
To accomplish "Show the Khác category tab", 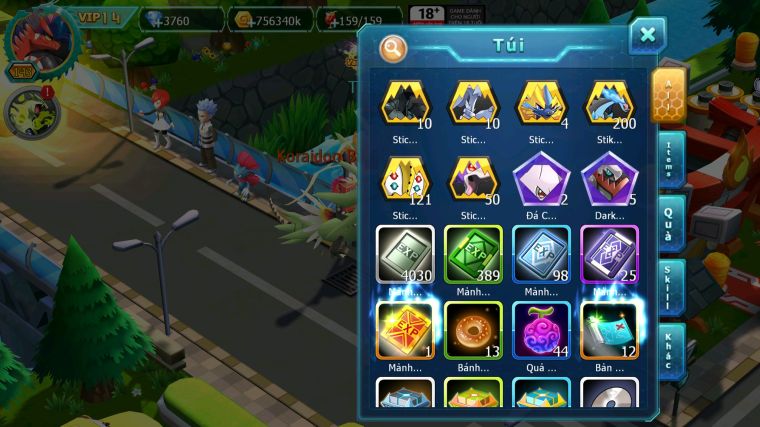I will 667,351.
